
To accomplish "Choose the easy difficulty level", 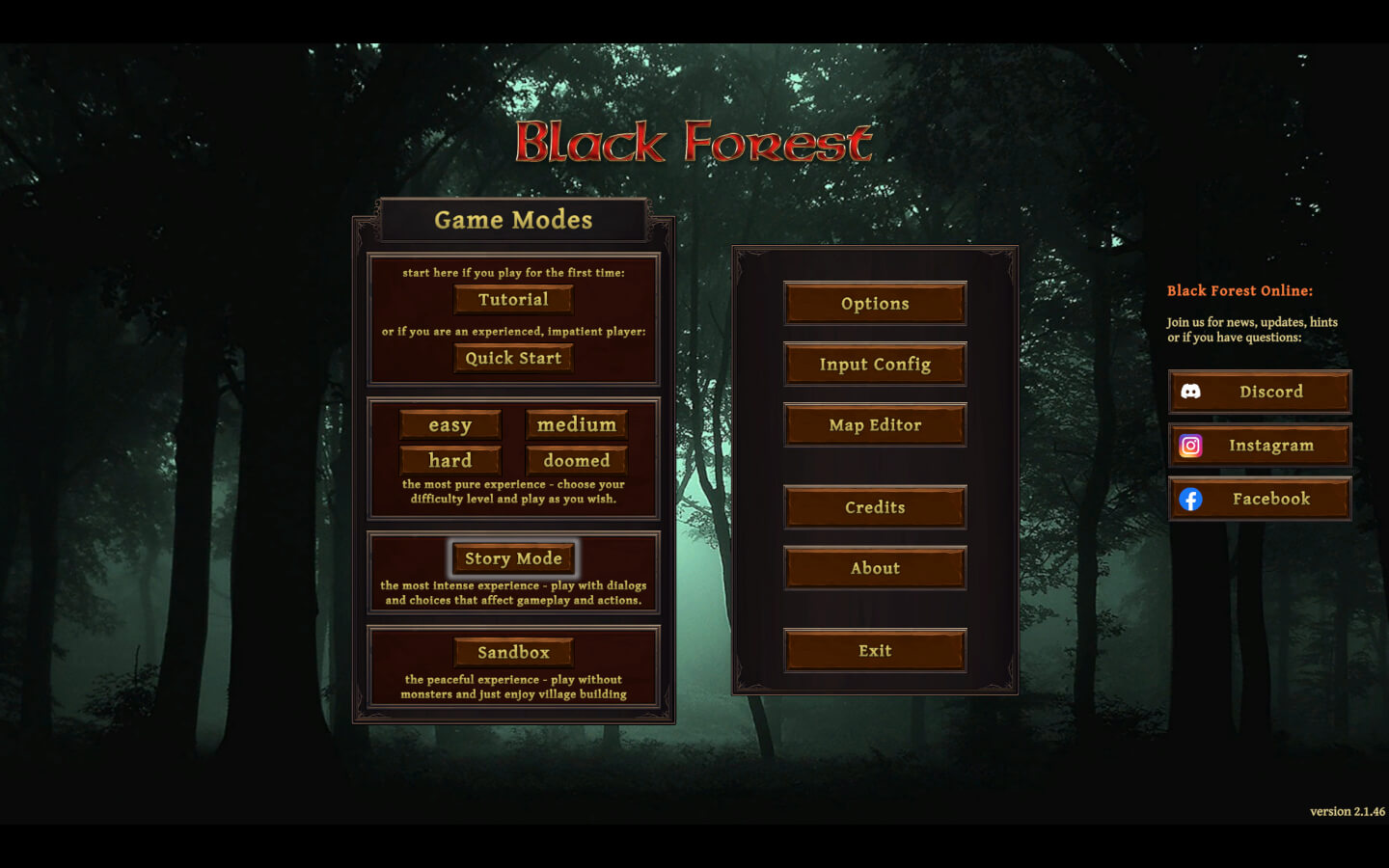I will (x=449, y=424).
